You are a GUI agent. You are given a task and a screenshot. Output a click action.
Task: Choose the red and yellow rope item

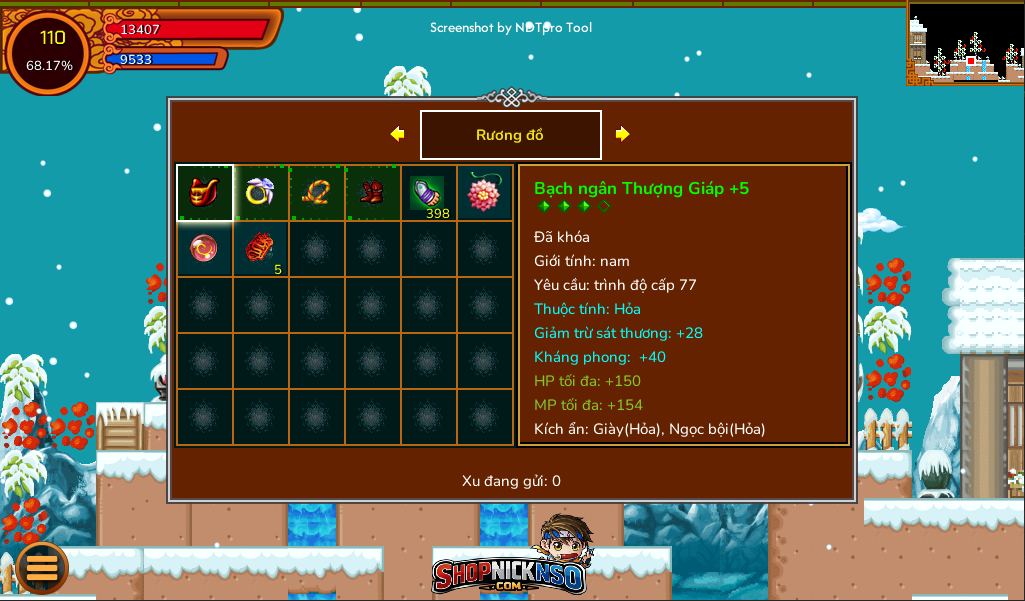tap(317, 193)
